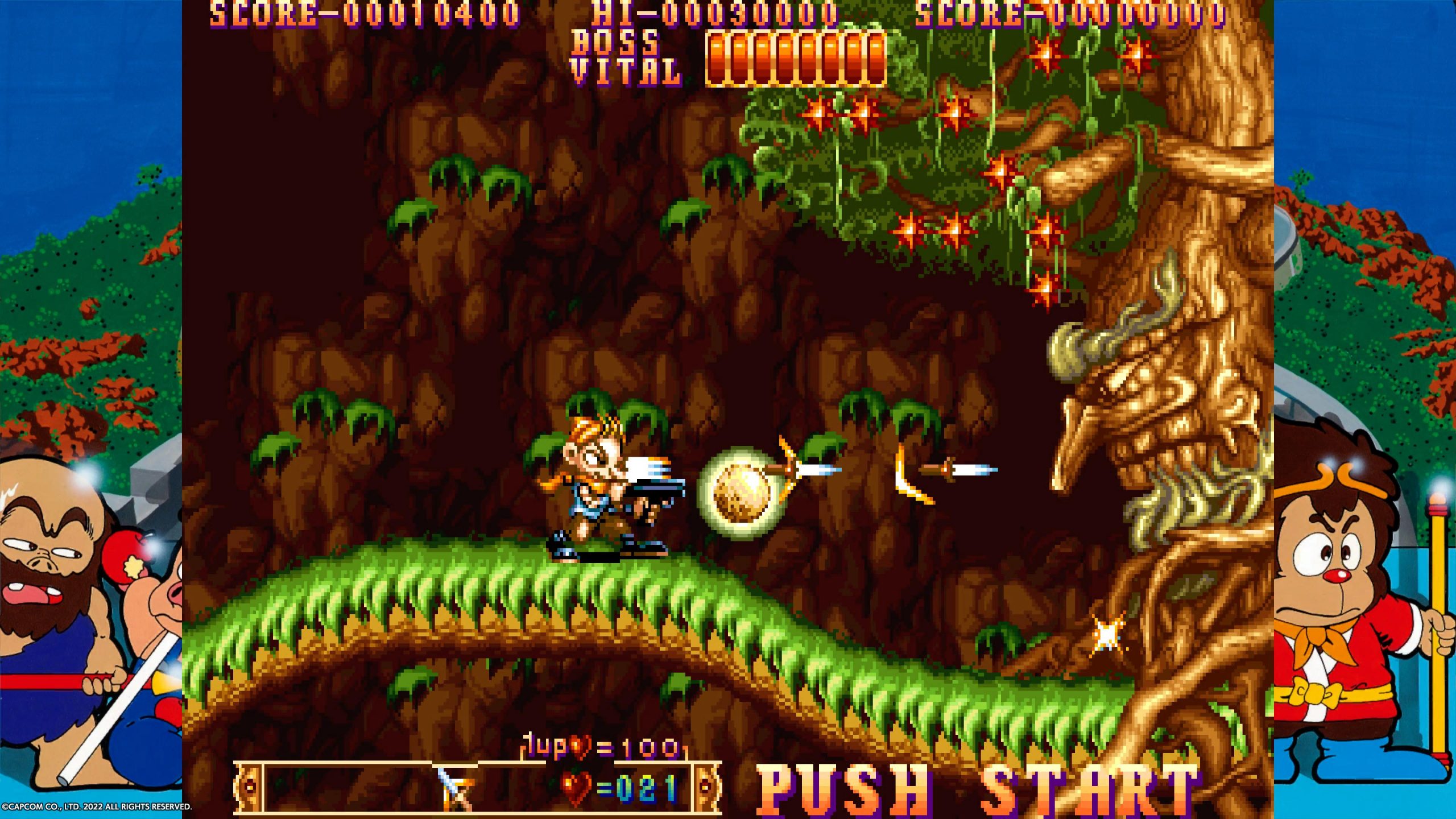The image size is (1456, 819).
Task: Select the dagger weapon icon in the item bar
Action: 456,788
